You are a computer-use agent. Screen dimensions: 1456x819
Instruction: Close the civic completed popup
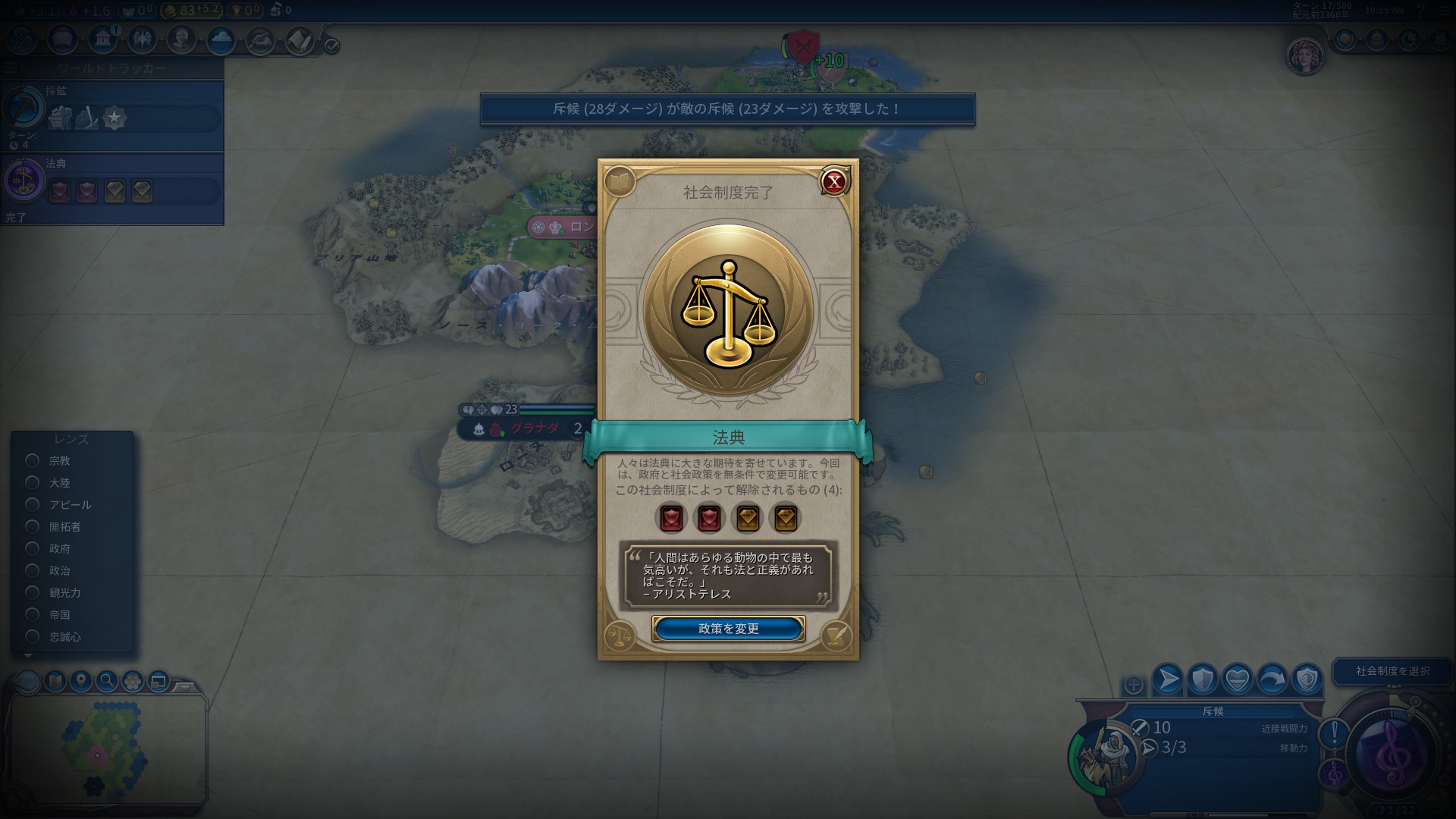[x=834, y=181]
